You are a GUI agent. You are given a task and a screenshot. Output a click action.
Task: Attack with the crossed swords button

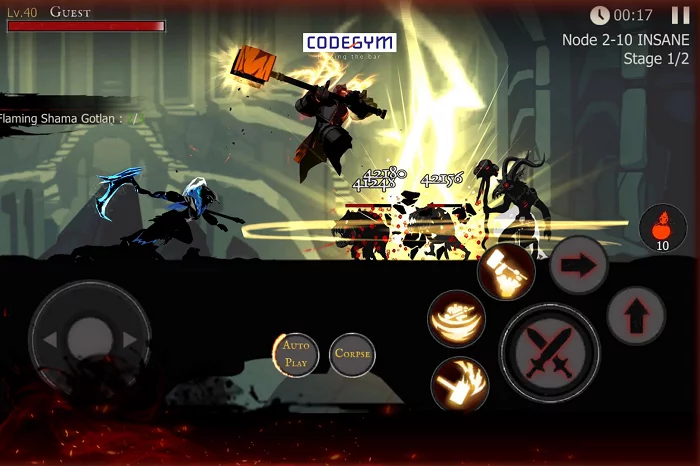(549, 352)
